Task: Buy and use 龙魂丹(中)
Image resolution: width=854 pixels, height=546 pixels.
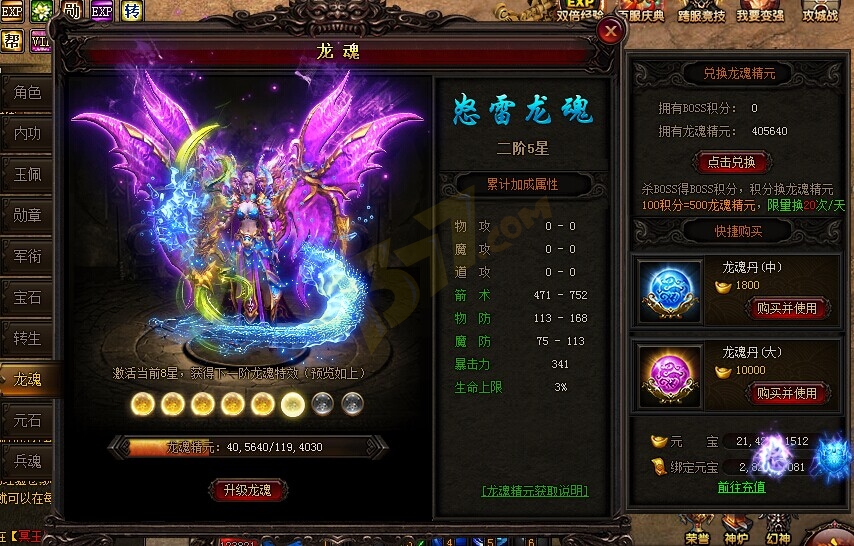Action: coord(787,309)
